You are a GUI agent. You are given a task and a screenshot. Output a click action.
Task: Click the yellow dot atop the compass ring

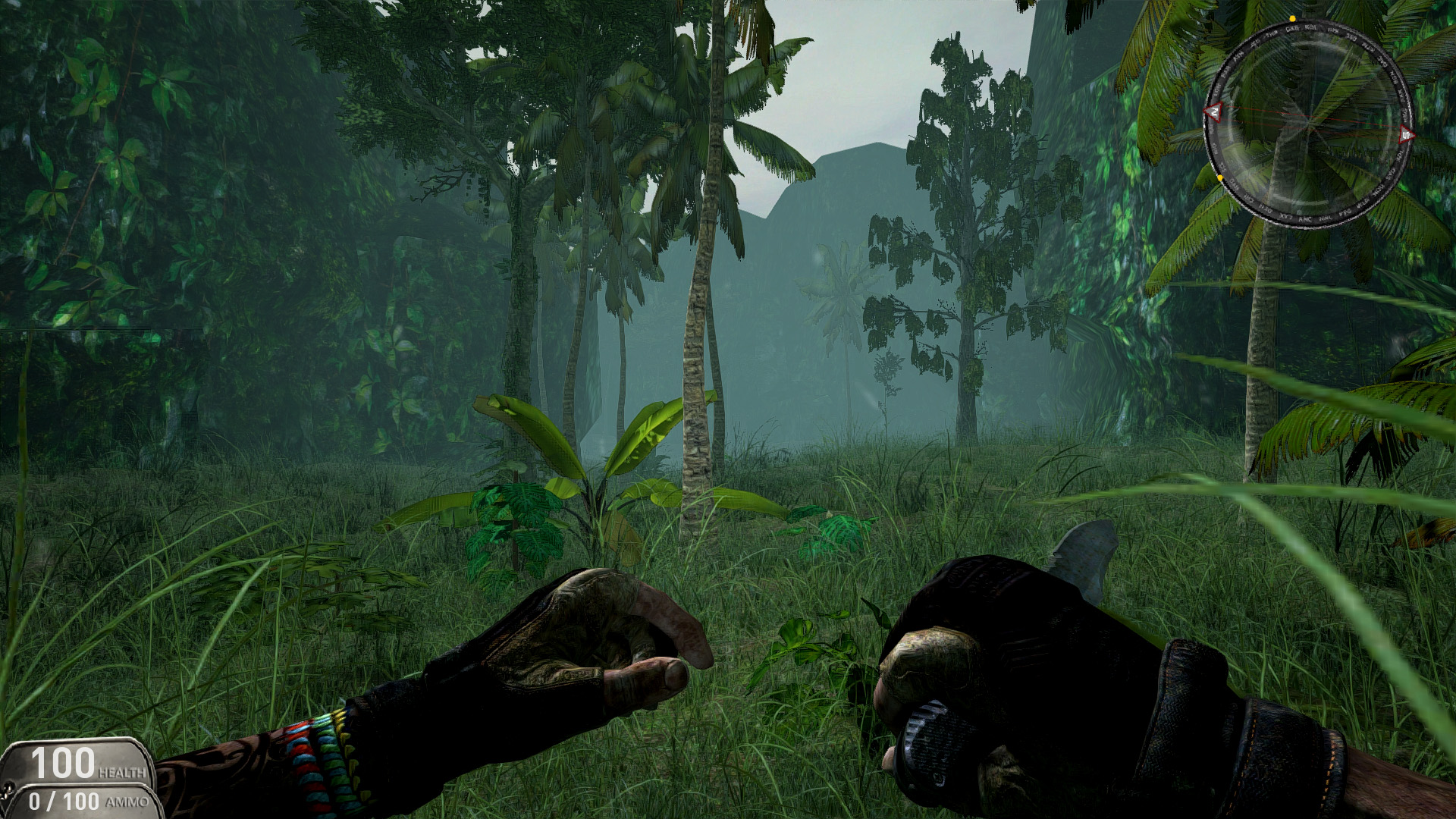click(x=1292, y=19)
